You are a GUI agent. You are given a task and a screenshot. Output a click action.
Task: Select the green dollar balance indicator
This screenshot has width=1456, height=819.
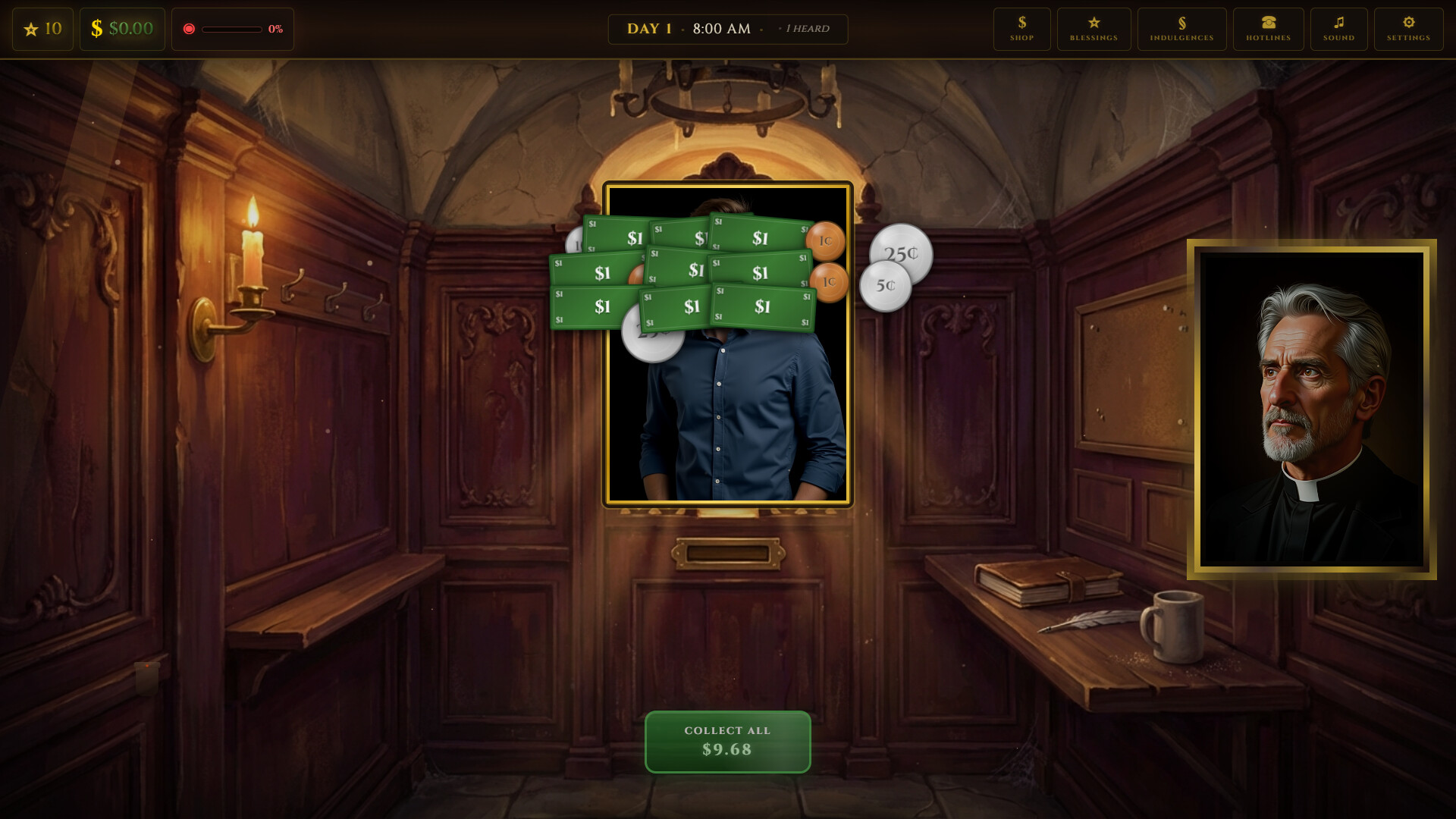(122, 29)
